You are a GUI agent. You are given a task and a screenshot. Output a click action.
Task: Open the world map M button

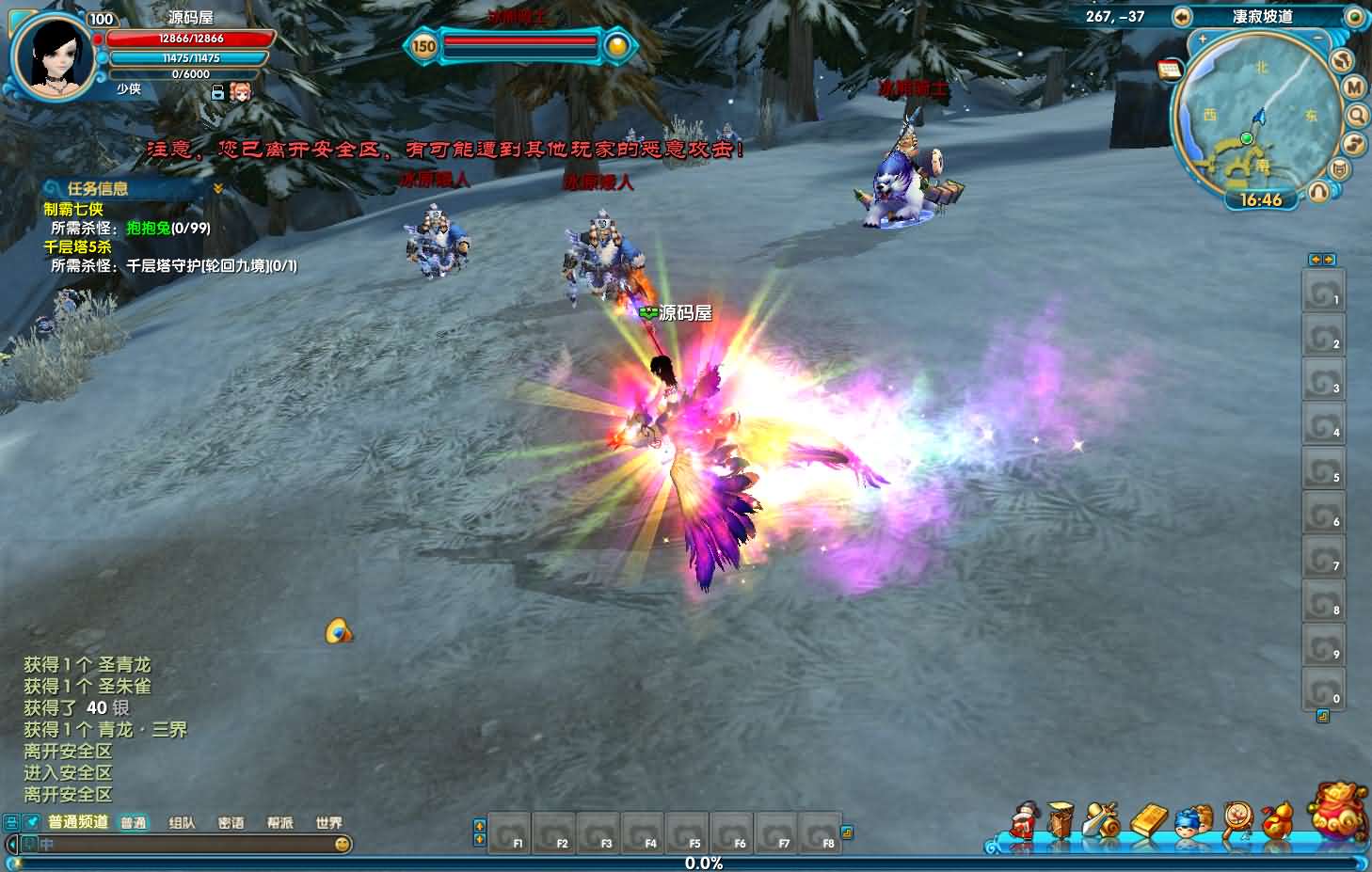[x=1353, y=87]
